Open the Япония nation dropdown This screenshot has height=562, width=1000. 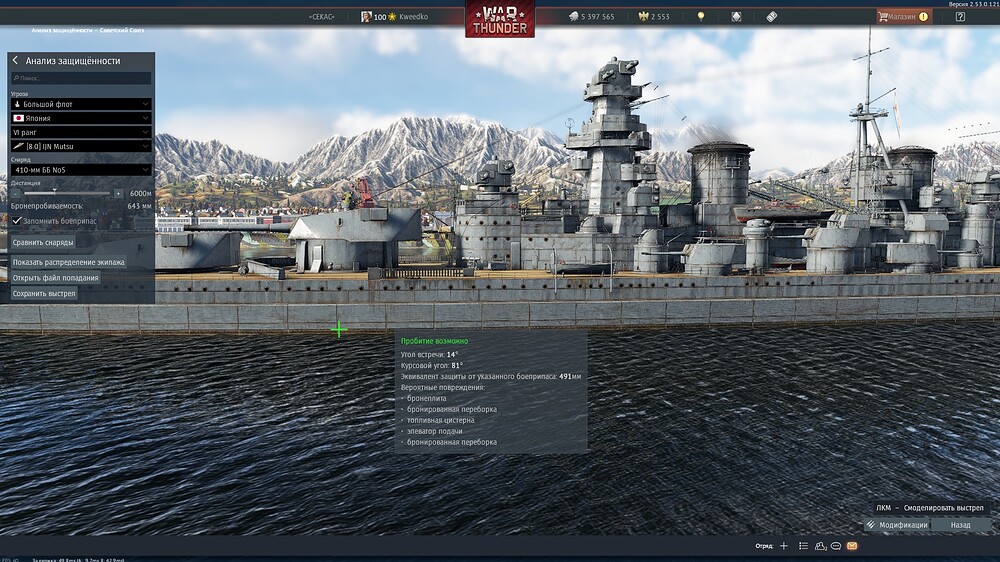(x=81, y=118)
